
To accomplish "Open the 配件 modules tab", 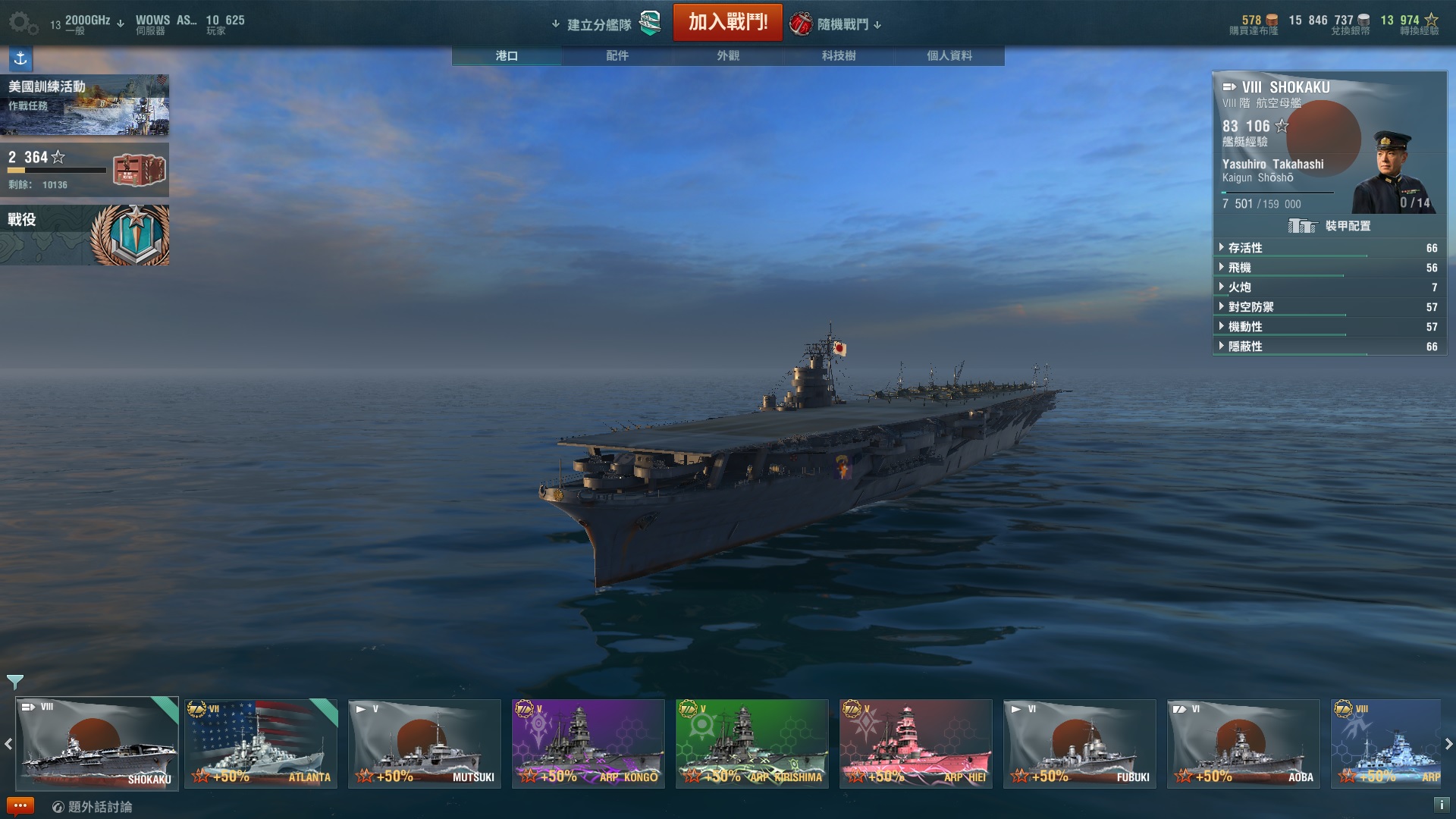I will [617, 55].
